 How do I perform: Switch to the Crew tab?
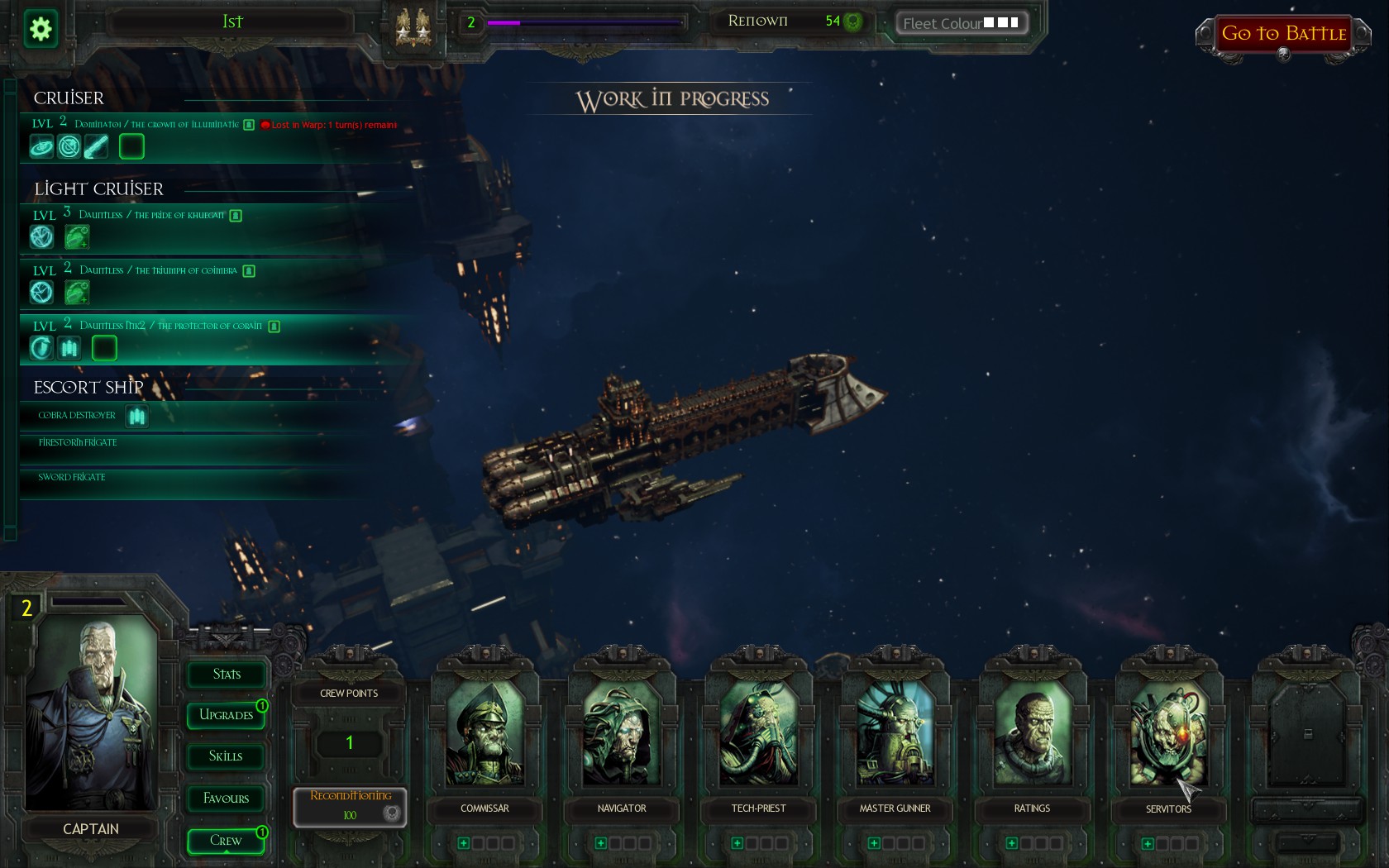point(226,841)
